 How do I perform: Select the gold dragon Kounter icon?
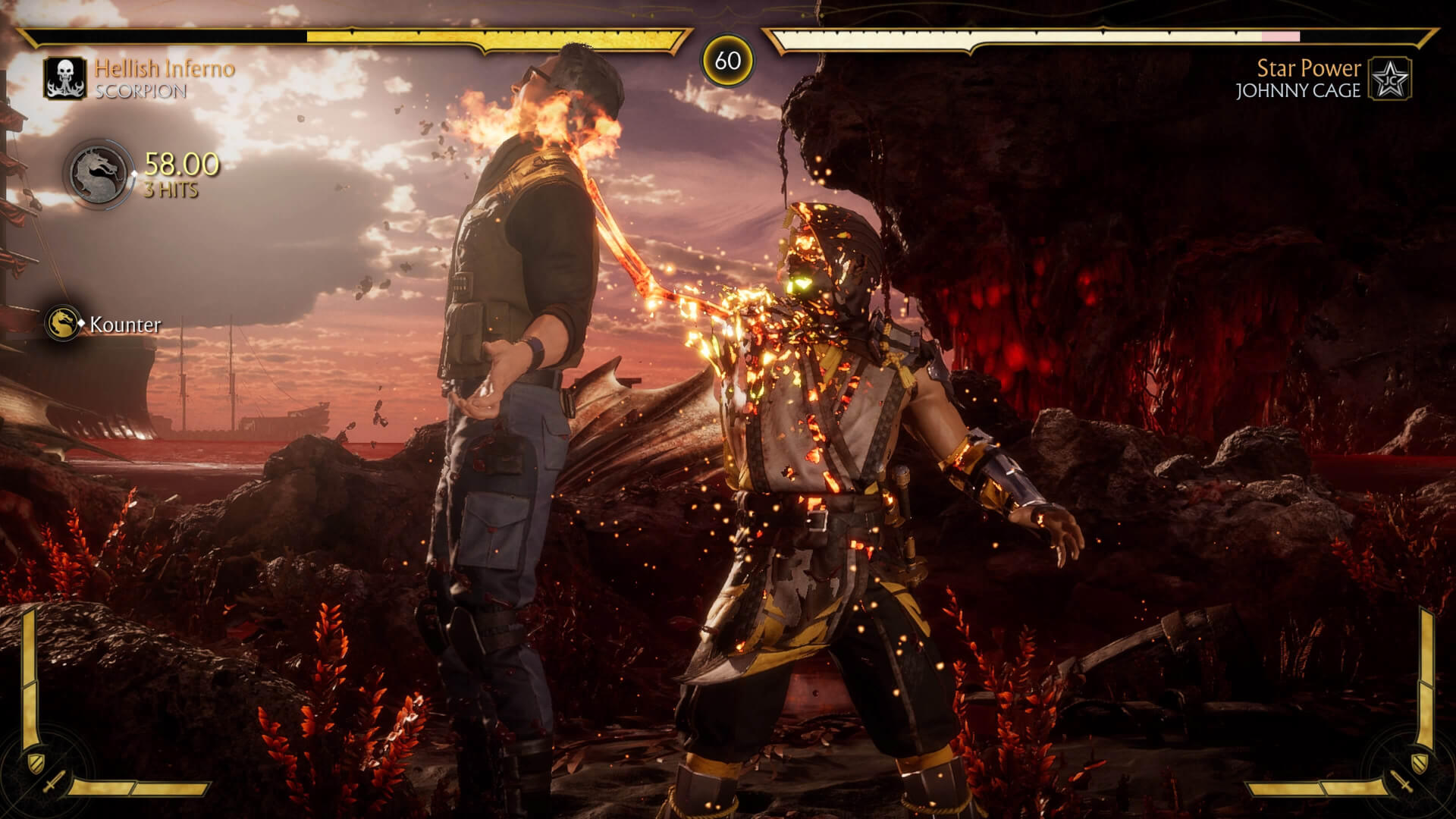tap(62, 324)
